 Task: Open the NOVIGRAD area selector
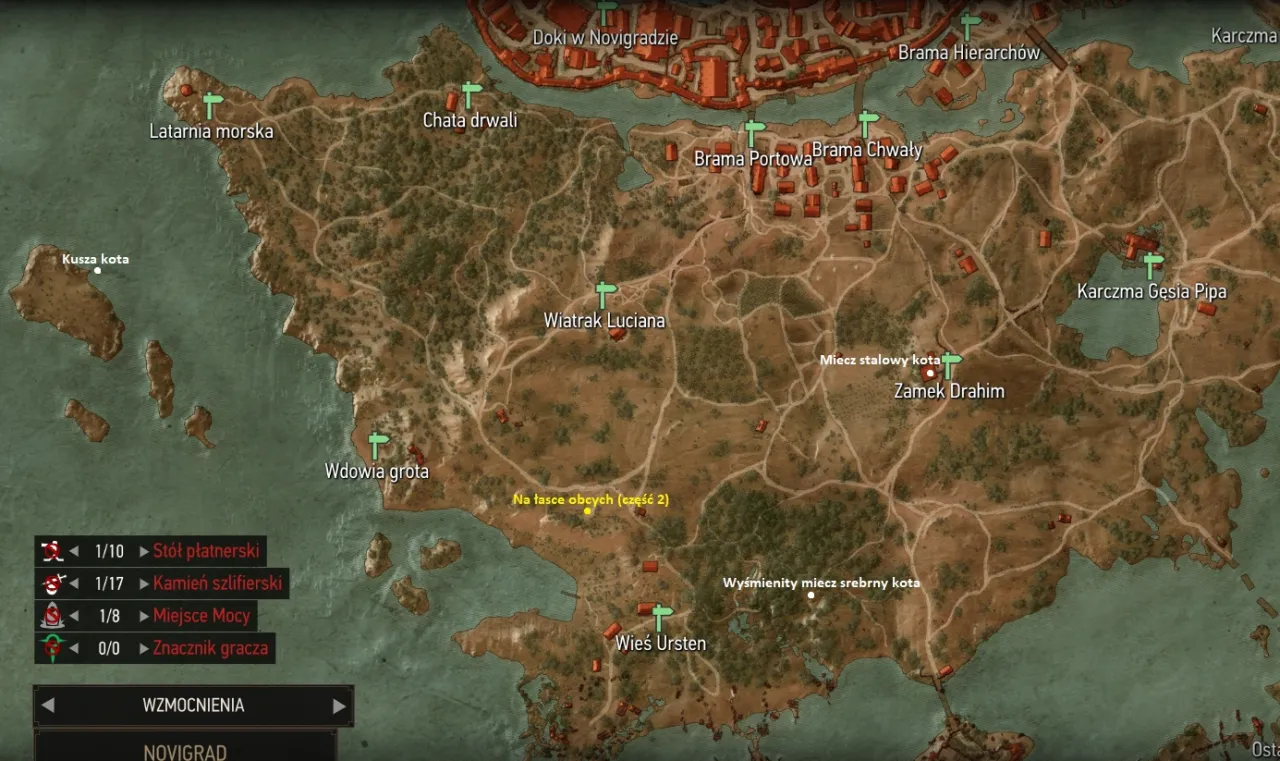[x=185, y=749]
